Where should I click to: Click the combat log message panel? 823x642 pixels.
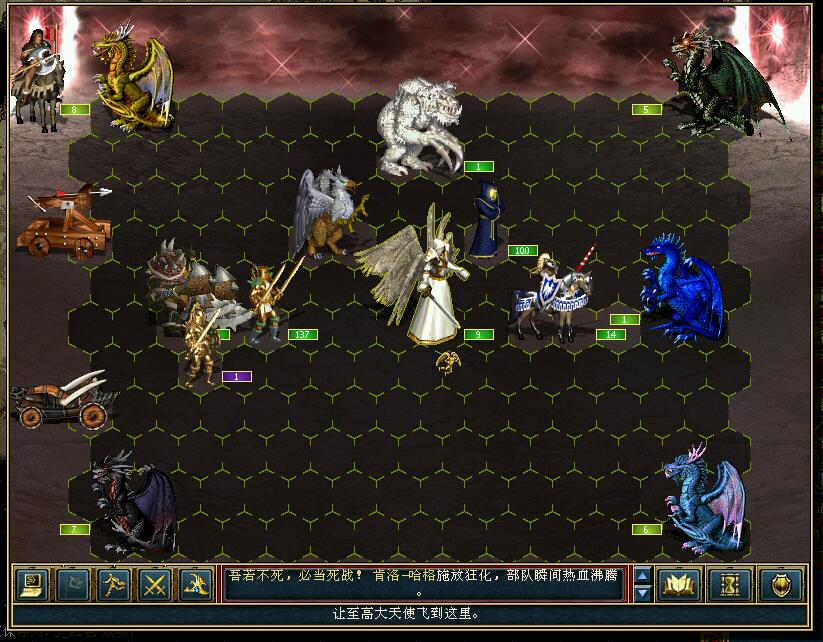pos(427,584)
